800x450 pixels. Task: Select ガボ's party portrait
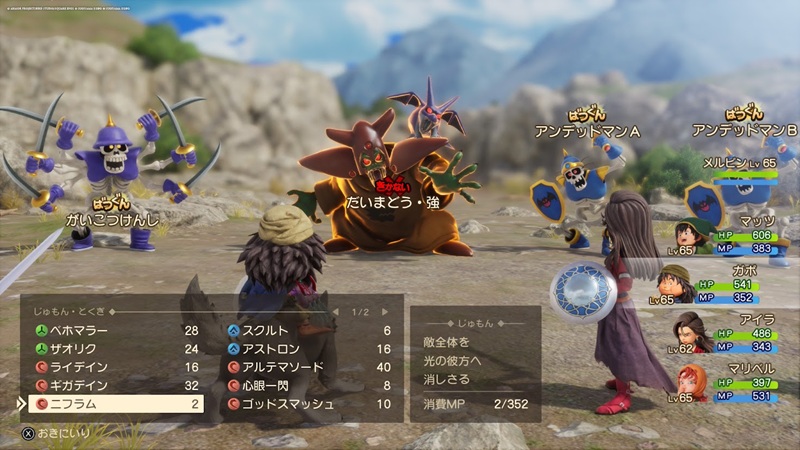pos(676,283)
